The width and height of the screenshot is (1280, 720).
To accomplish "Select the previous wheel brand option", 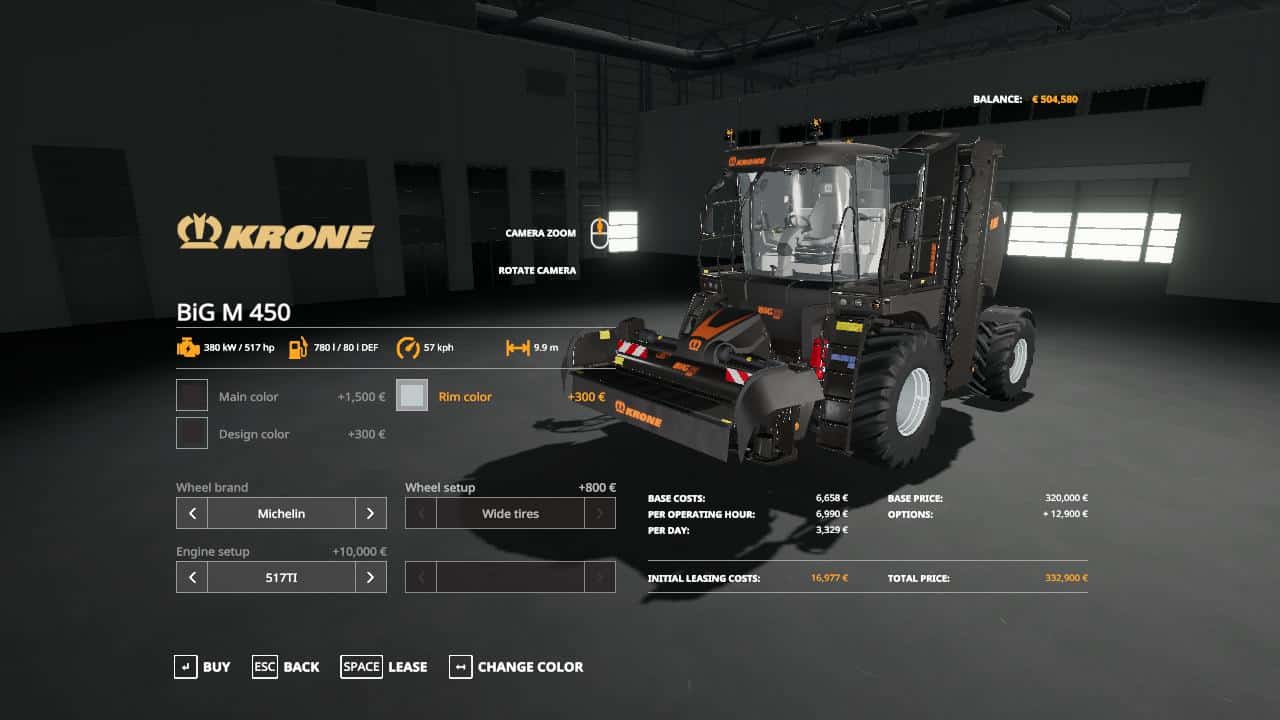I will click(191, 513).
